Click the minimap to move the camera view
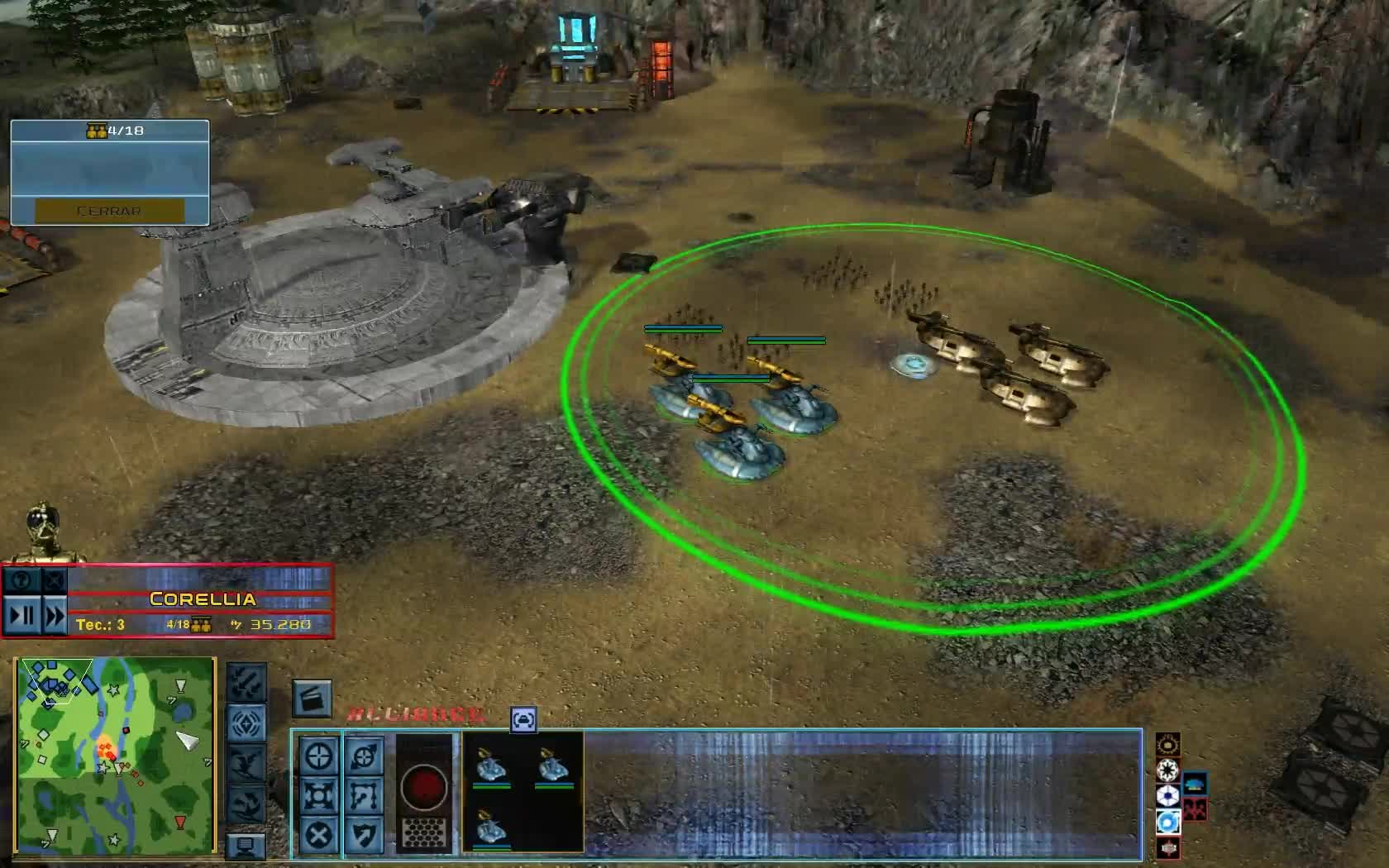This screenshot has width=1389, height=868. [116, 756]
